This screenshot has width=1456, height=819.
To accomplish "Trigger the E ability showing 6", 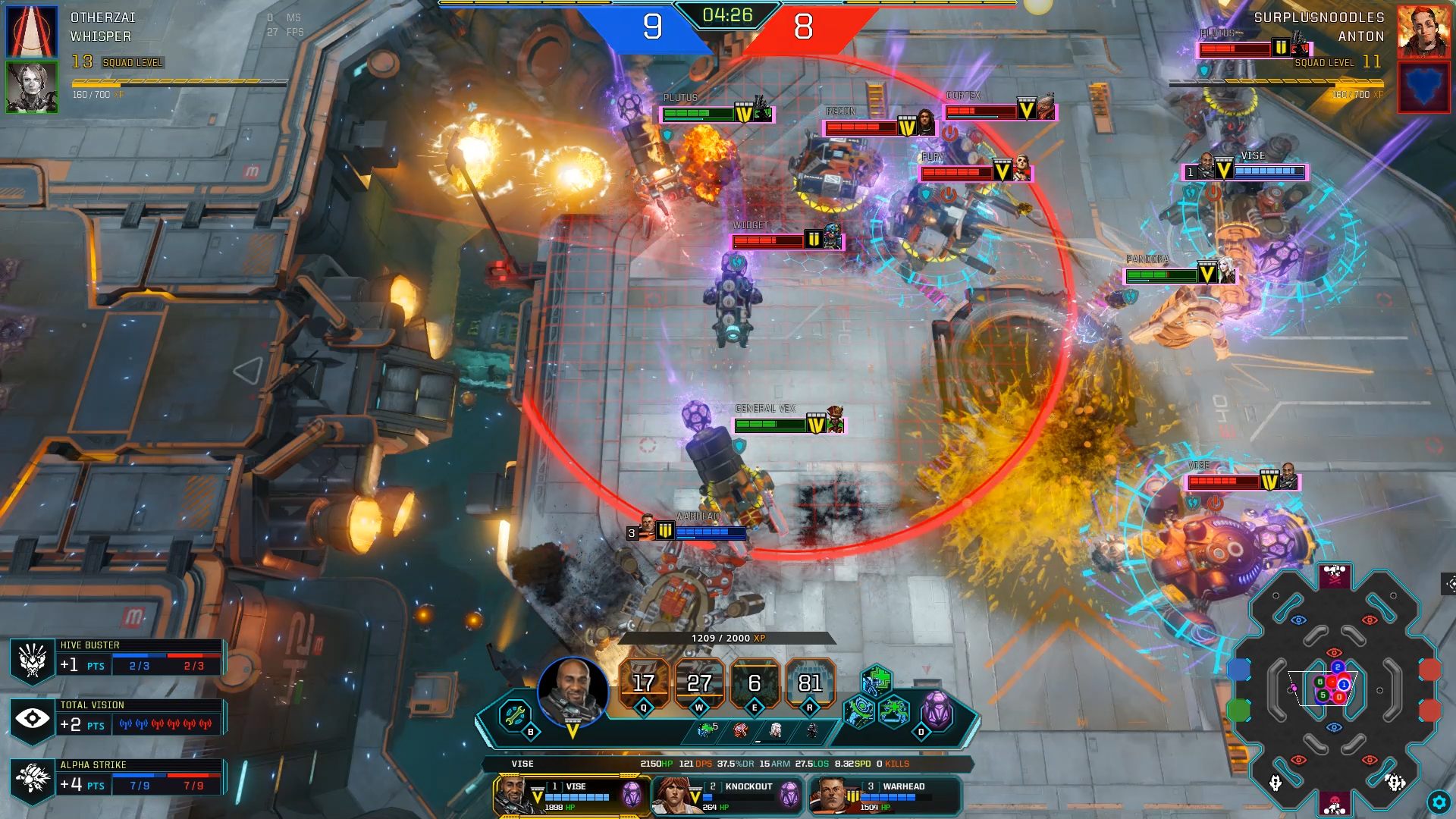I will point(754,682).
